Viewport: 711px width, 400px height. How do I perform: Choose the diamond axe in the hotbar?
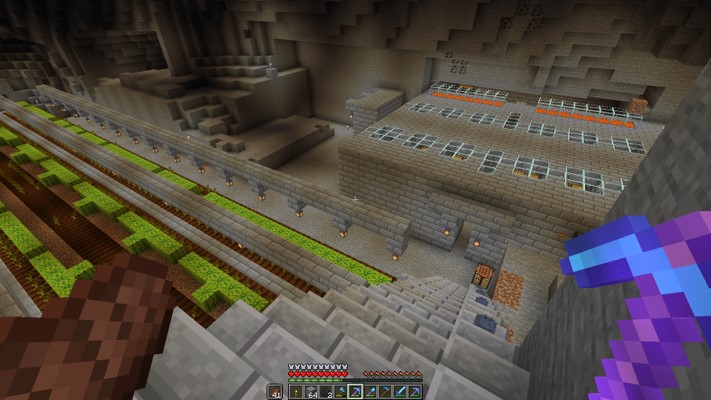tap(340, 392)
